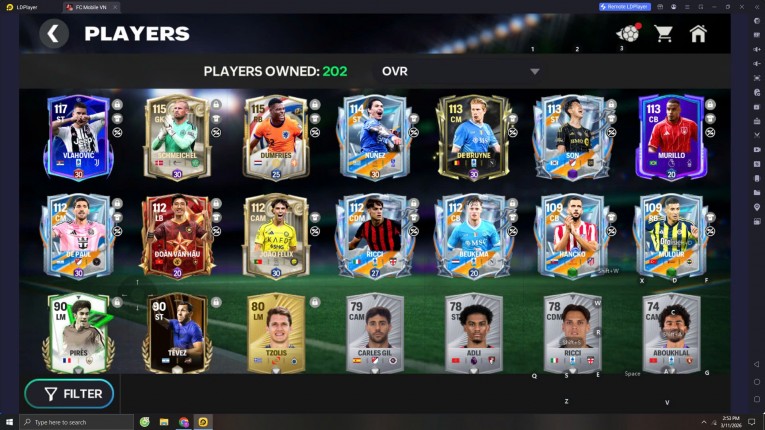Image resolution: width=765 pixels, height=430 pixels.
Task: Open the soccer ball notification icon
Action: pos(628,34)
